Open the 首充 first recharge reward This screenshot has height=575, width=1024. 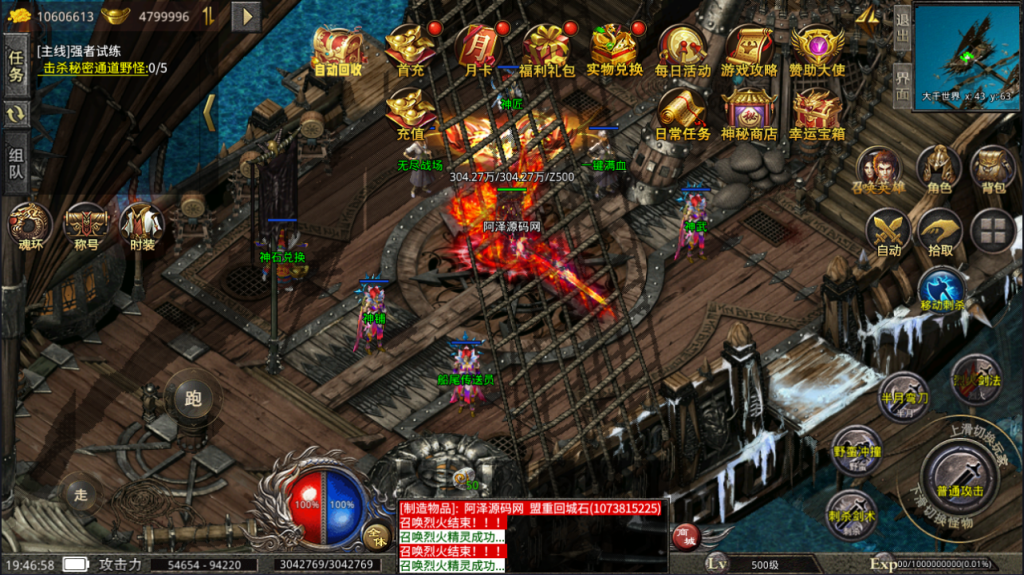click(x=411, y=49)
